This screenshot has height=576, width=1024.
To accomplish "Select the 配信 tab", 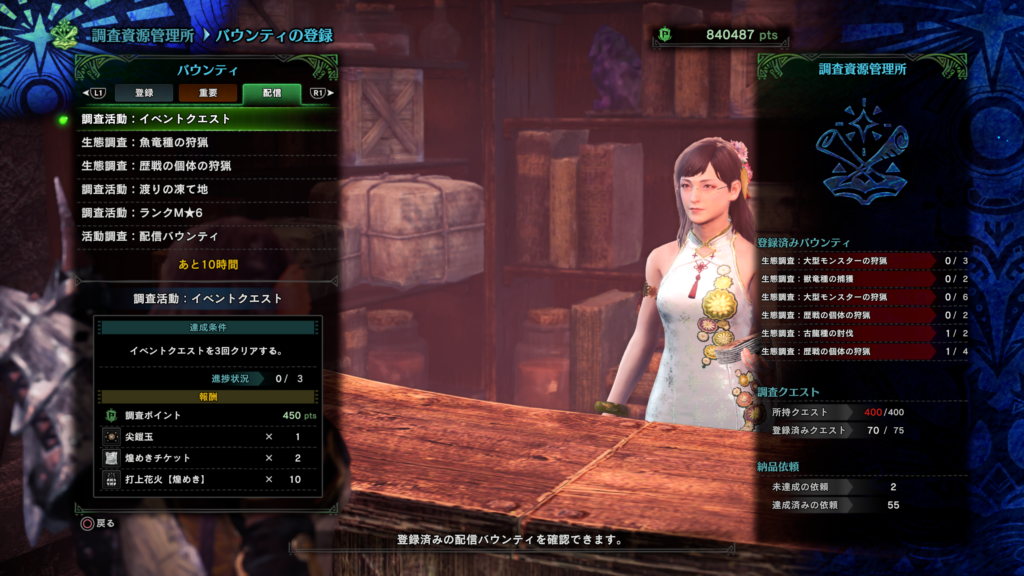I will tap(271, 93).
